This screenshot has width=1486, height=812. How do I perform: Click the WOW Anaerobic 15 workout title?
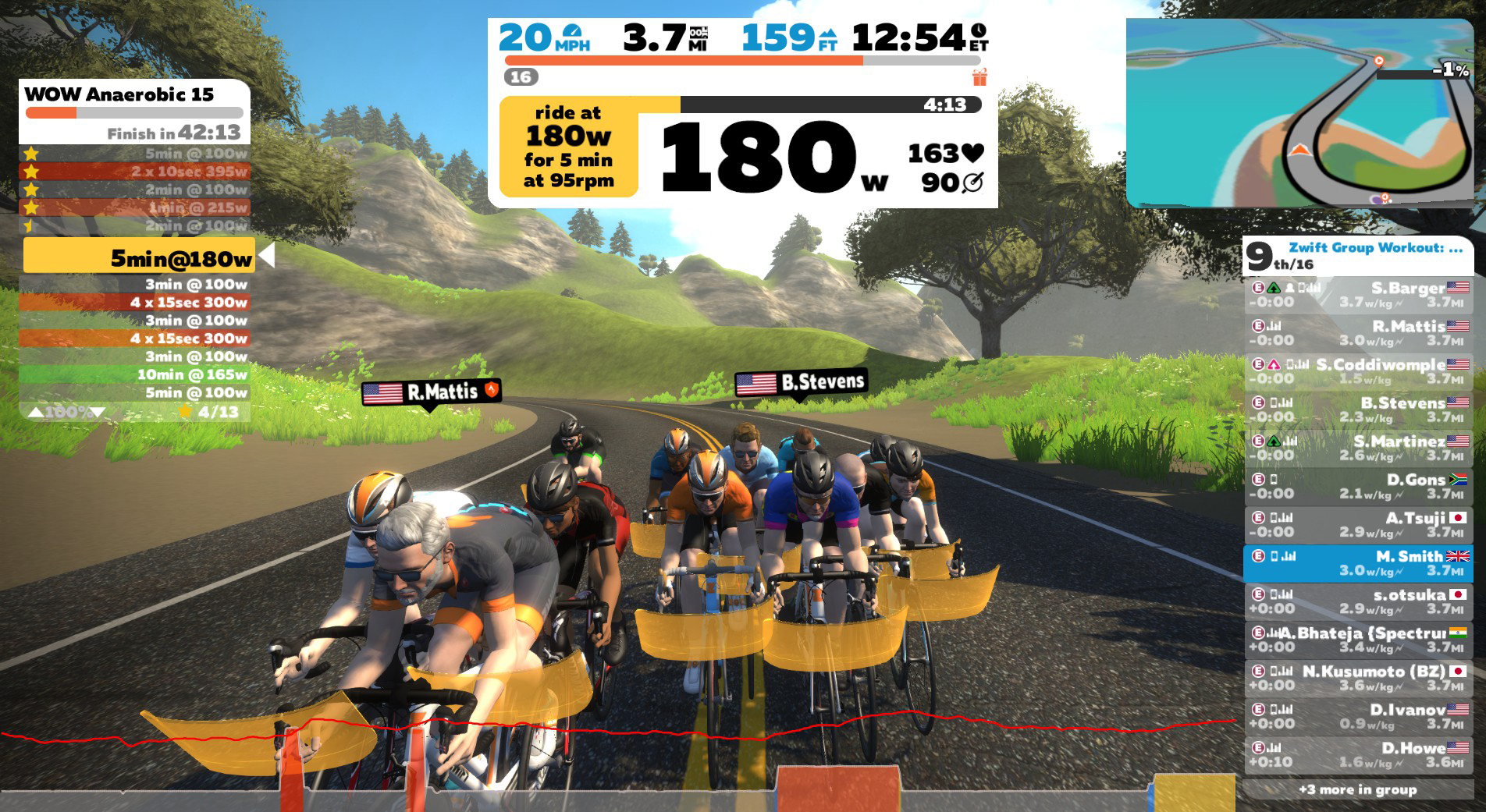coord(119,94)
